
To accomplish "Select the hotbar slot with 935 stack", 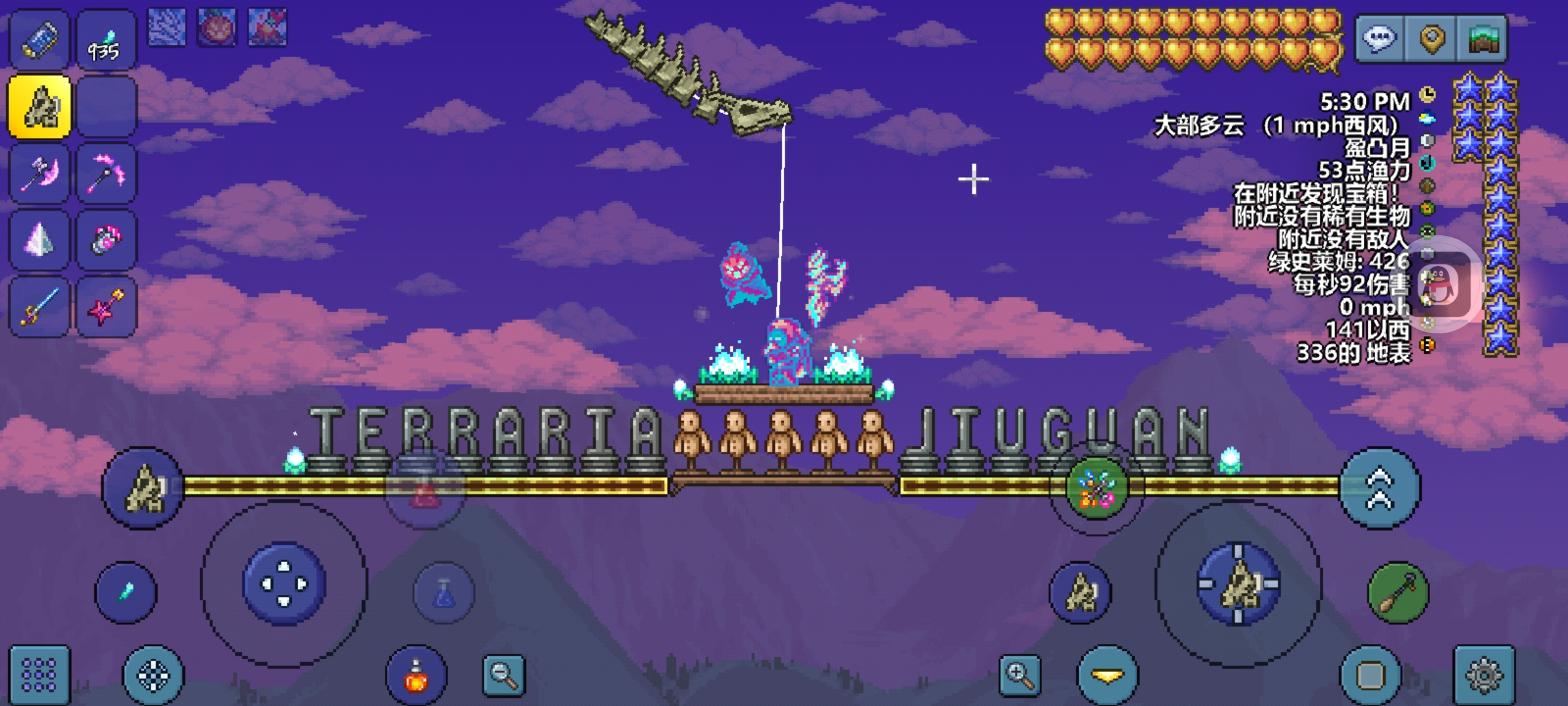I will point(106,40).
